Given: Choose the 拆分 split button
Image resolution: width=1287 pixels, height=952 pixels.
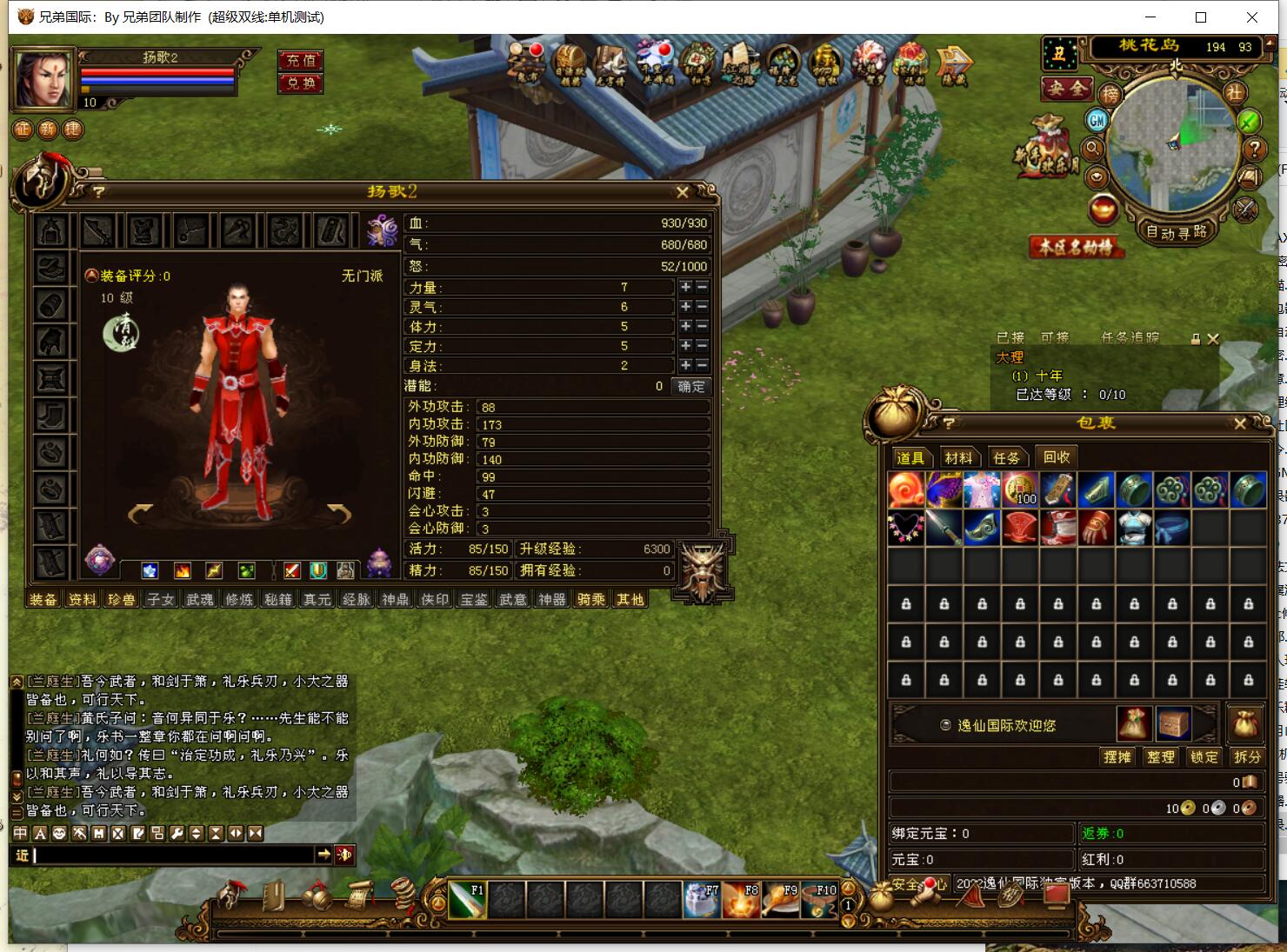Looking at the screenshot, I should pyautogui.click(x=1247, y=756).
